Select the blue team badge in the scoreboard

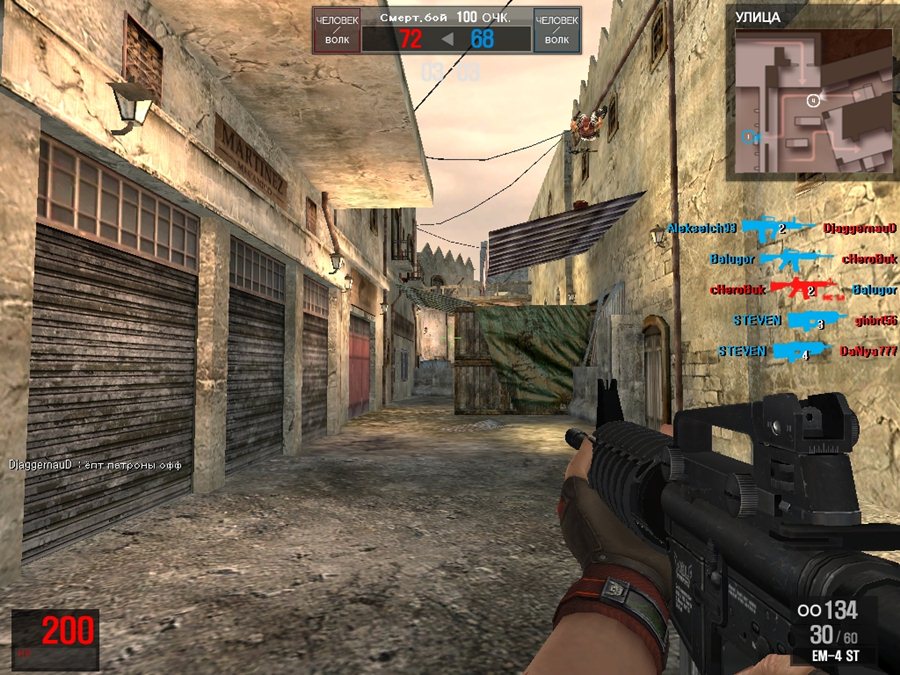557,30
